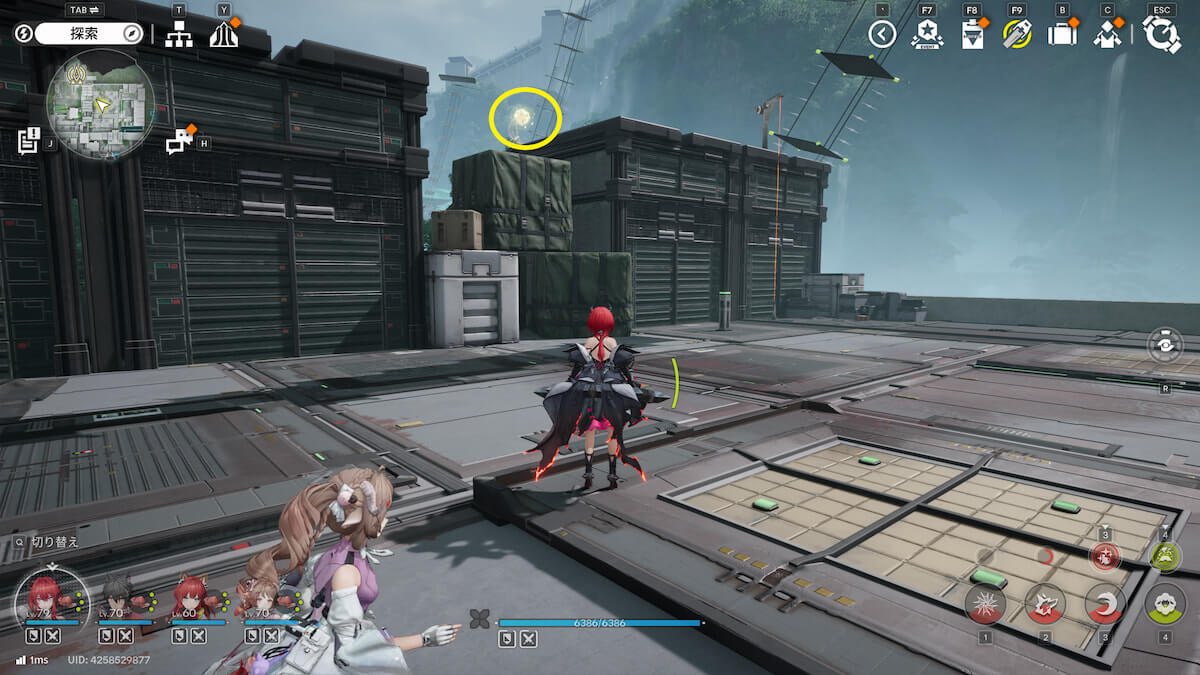1200x675 pixels.
Task: Open the mission log document icon
Action: tap(28, 141)
